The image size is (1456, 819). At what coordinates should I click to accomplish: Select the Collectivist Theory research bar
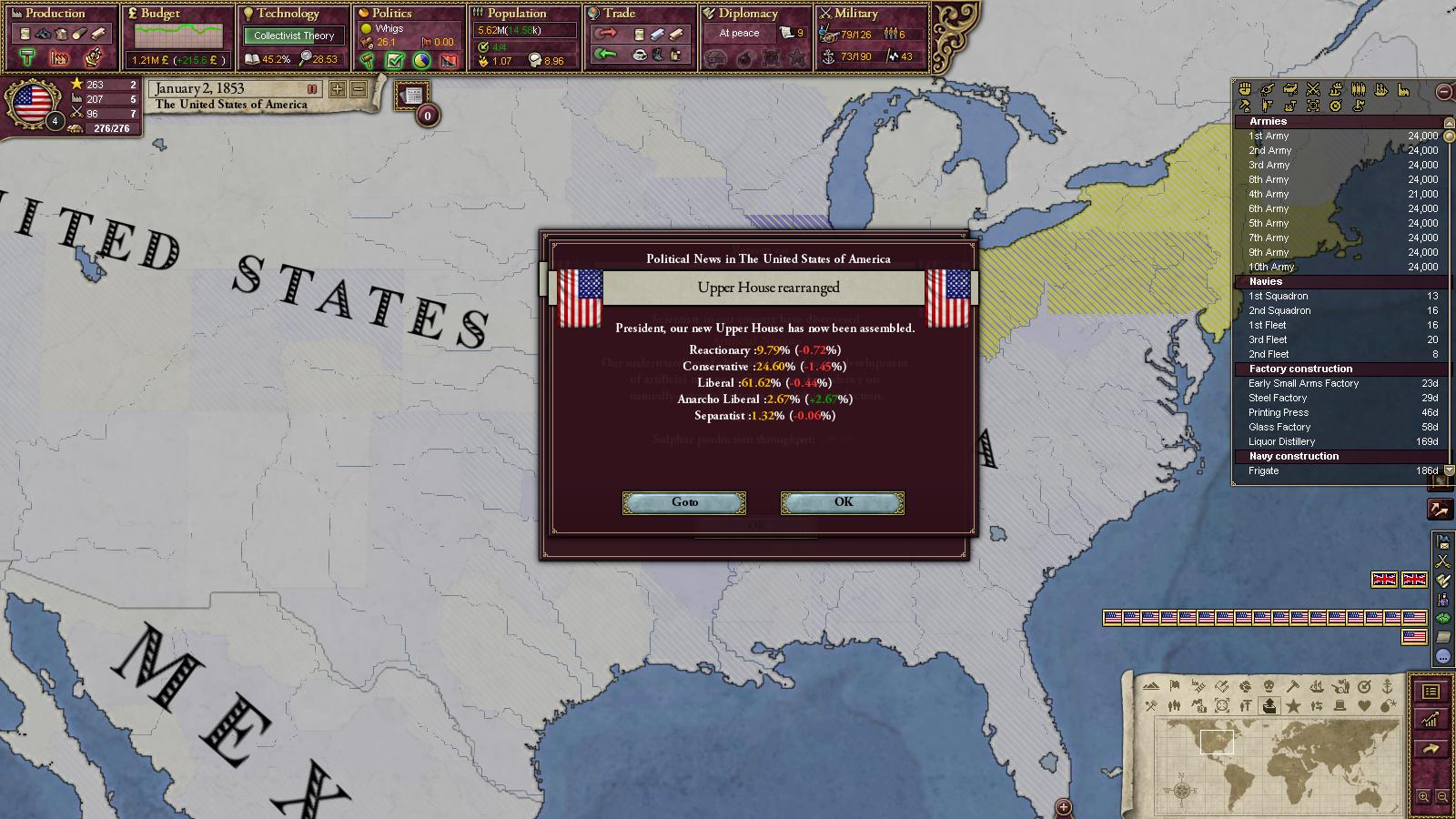pyautogui.click(x=294, y=35)
